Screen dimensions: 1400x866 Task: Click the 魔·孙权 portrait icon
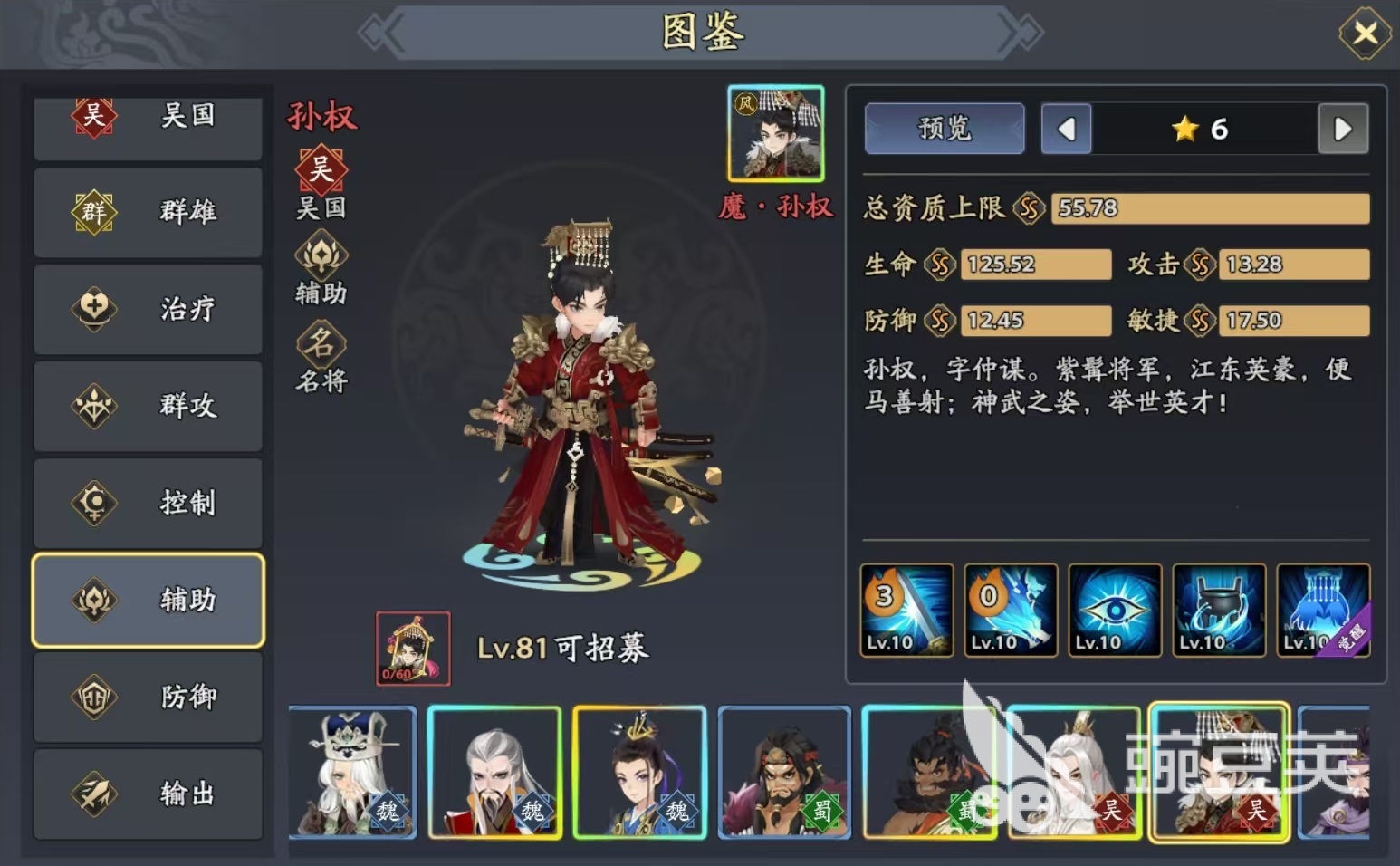coord(775,132)
